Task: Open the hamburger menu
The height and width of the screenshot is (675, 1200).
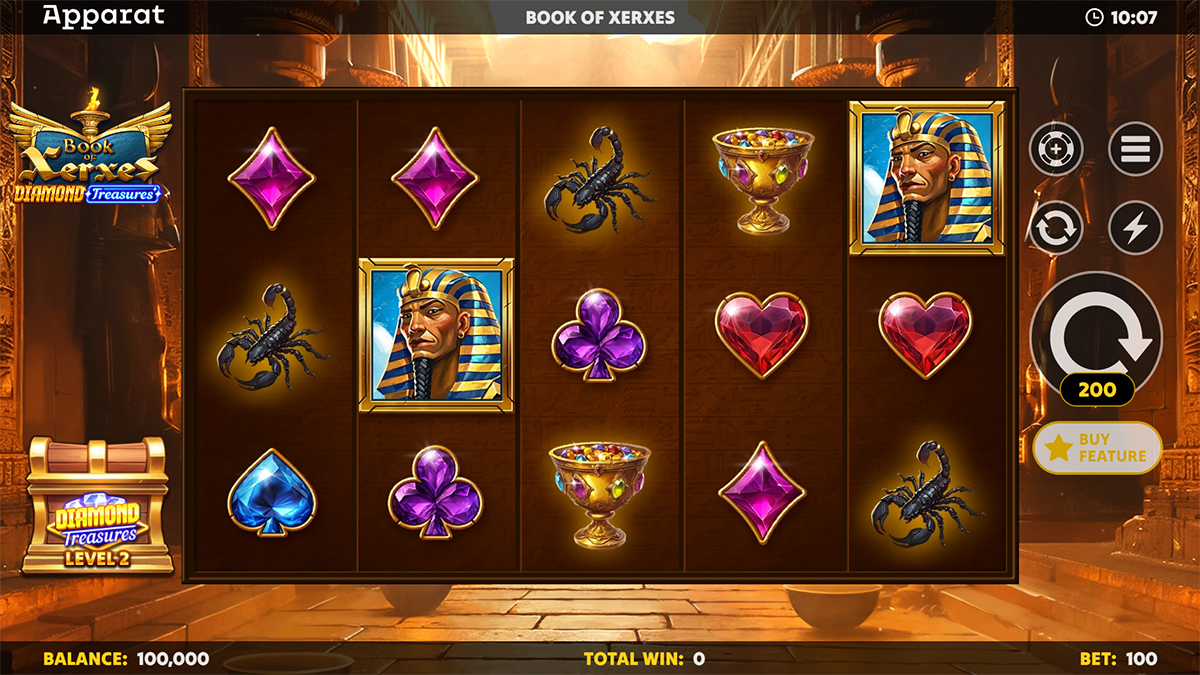Action: coord(1135,151)
